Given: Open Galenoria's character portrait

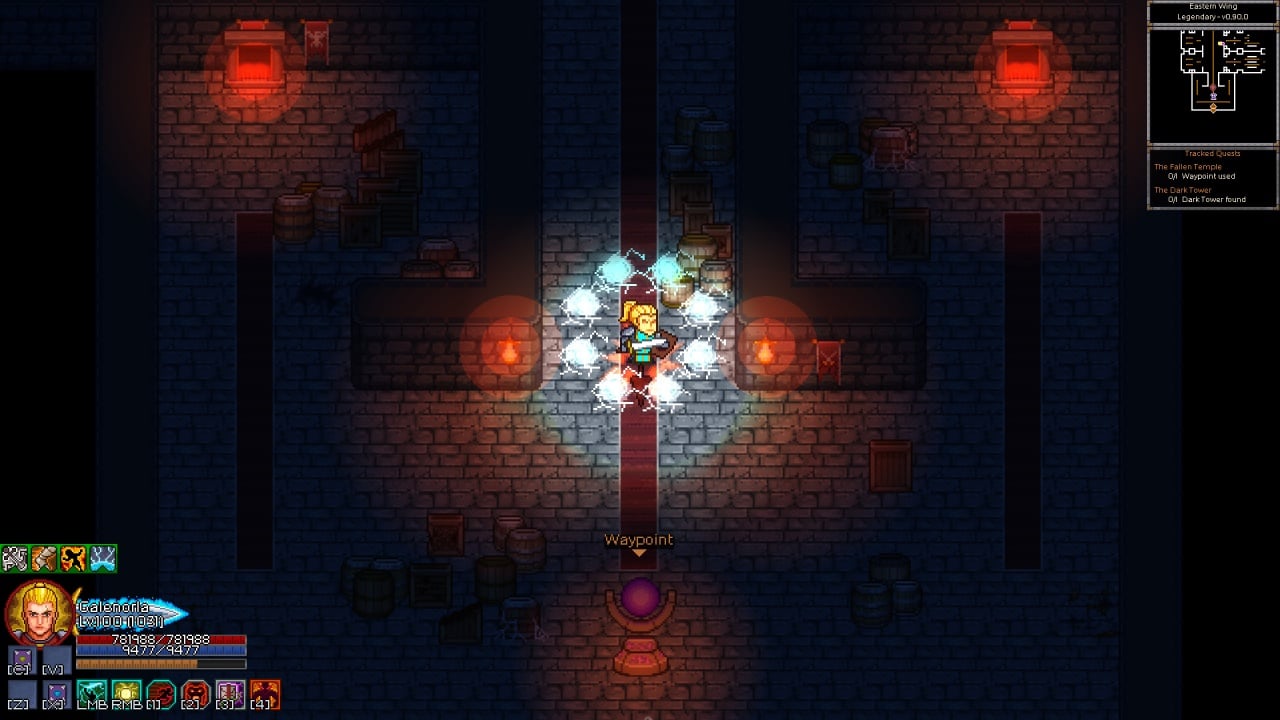Looking at the screenshot, I should click(x=39, y=613).
